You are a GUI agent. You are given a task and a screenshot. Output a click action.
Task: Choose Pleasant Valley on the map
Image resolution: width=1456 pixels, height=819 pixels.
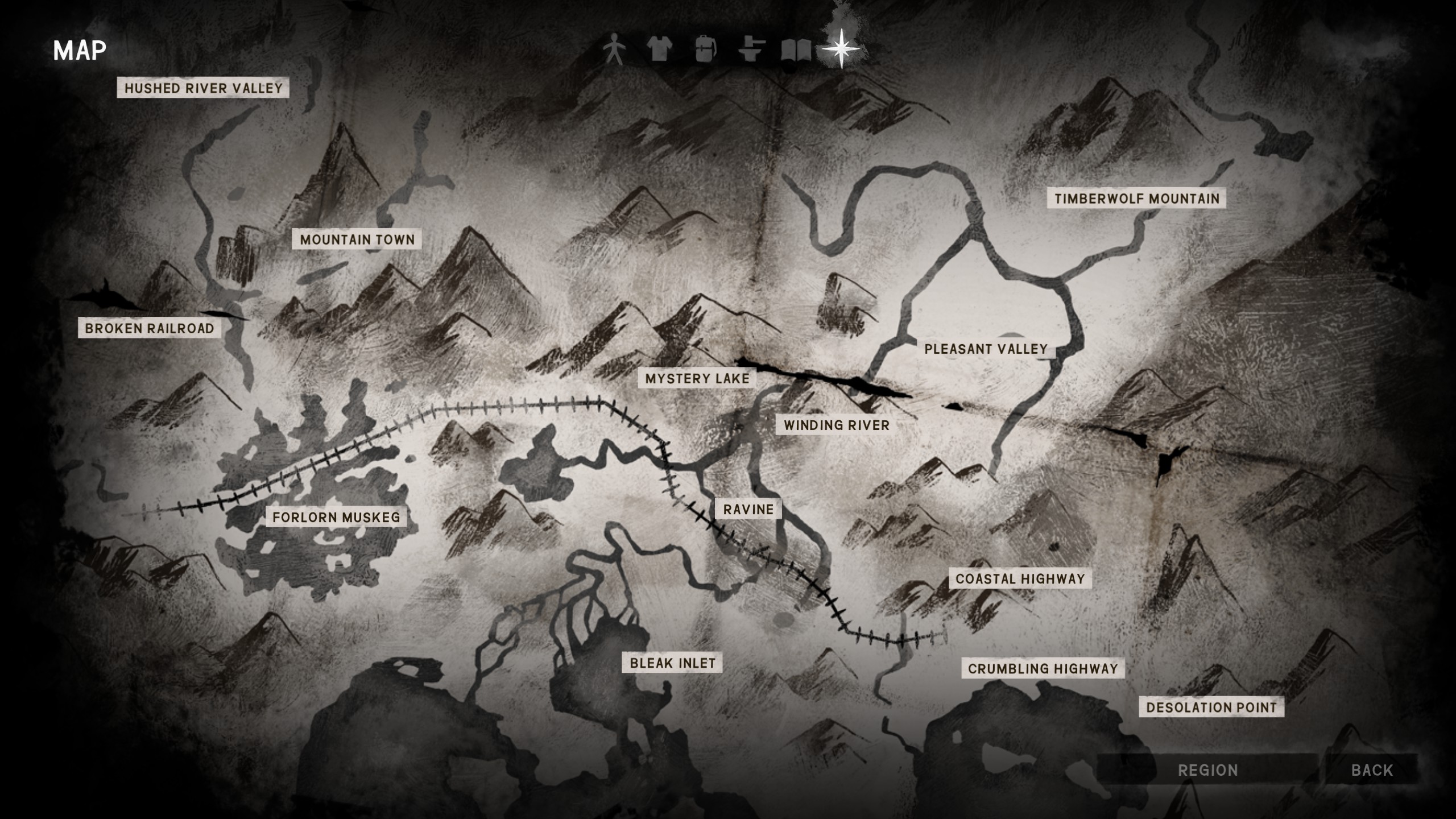(986, 349)
